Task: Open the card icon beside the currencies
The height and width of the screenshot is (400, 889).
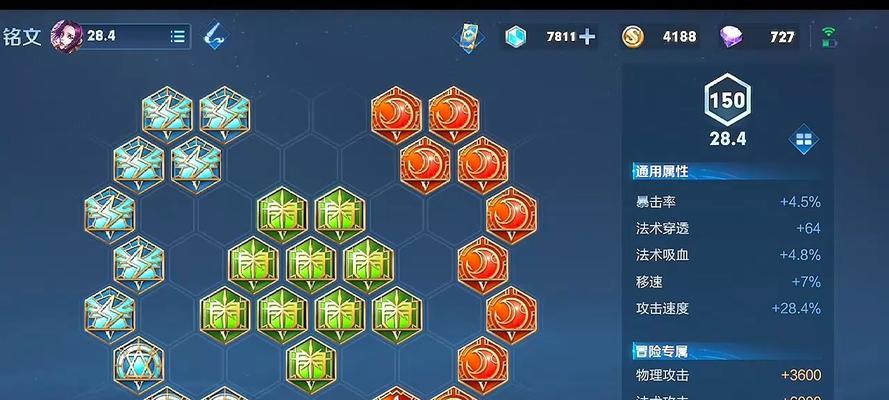Action: [467, 37]
